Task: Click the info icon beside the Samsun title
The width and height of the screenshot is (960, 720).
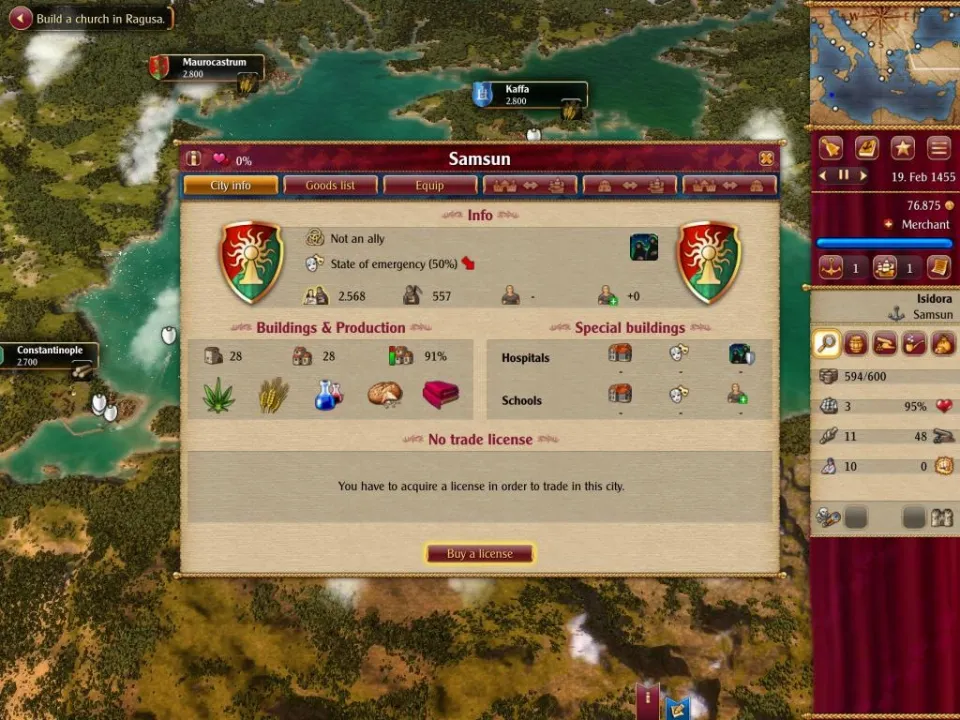Action: pos(194,159)
